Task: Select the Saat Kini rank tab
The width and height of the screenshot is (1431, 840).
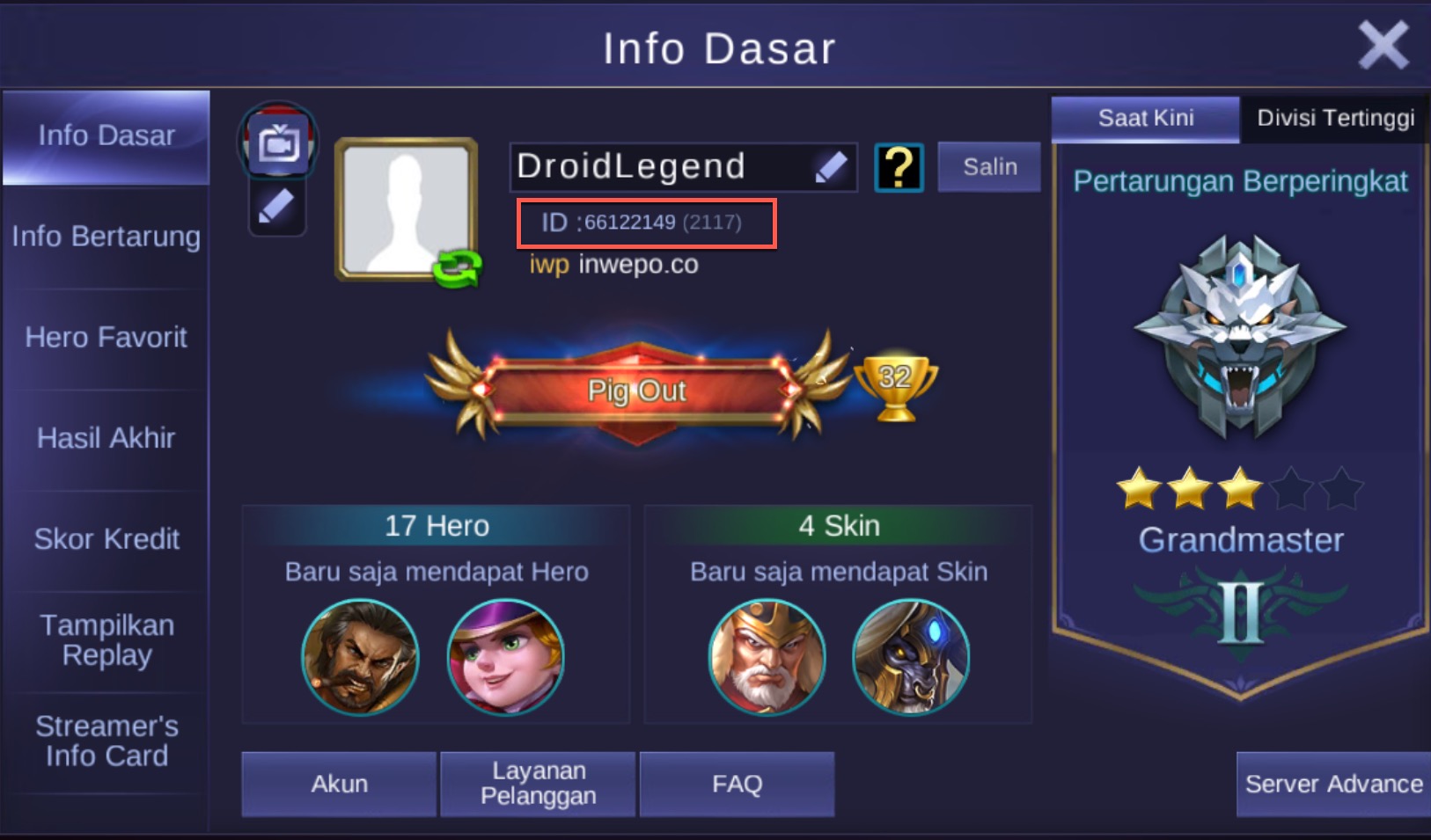Action: coord(1145,118)
